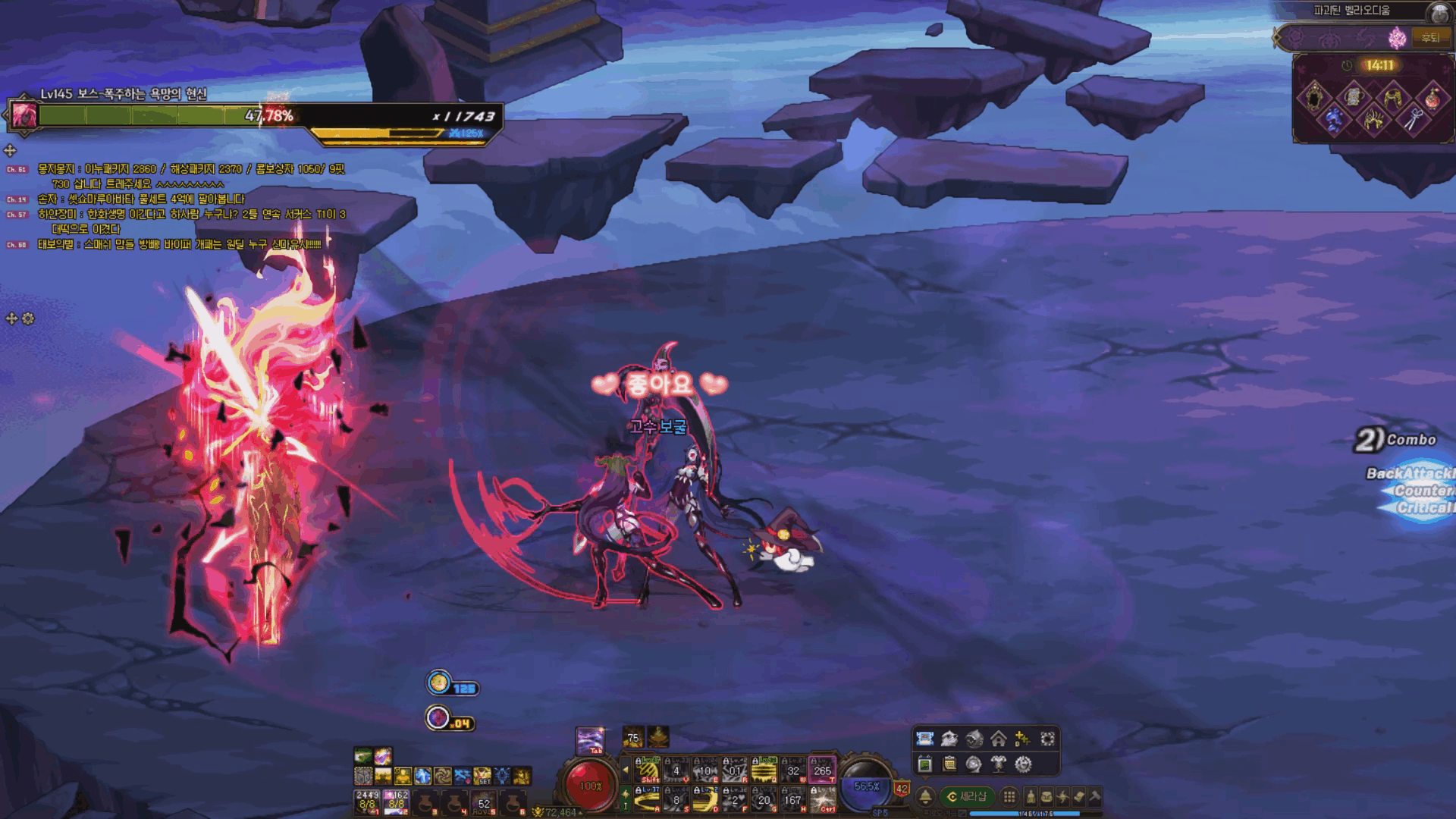
Task: Open the grid menu button
Action: pos(1009,796)
